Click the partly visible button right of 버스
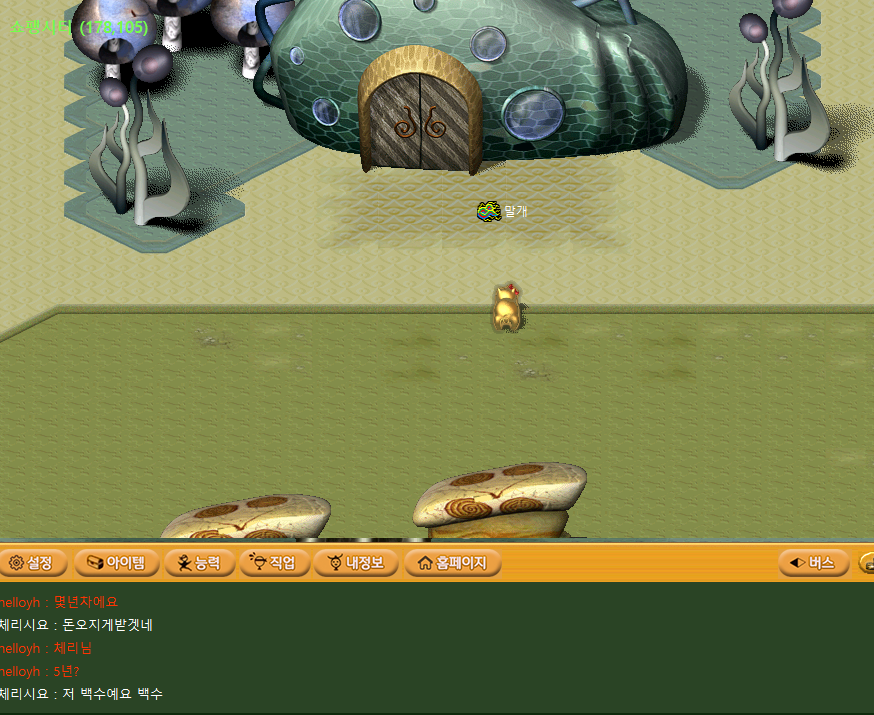874x715 pixels. coord(866,563)
